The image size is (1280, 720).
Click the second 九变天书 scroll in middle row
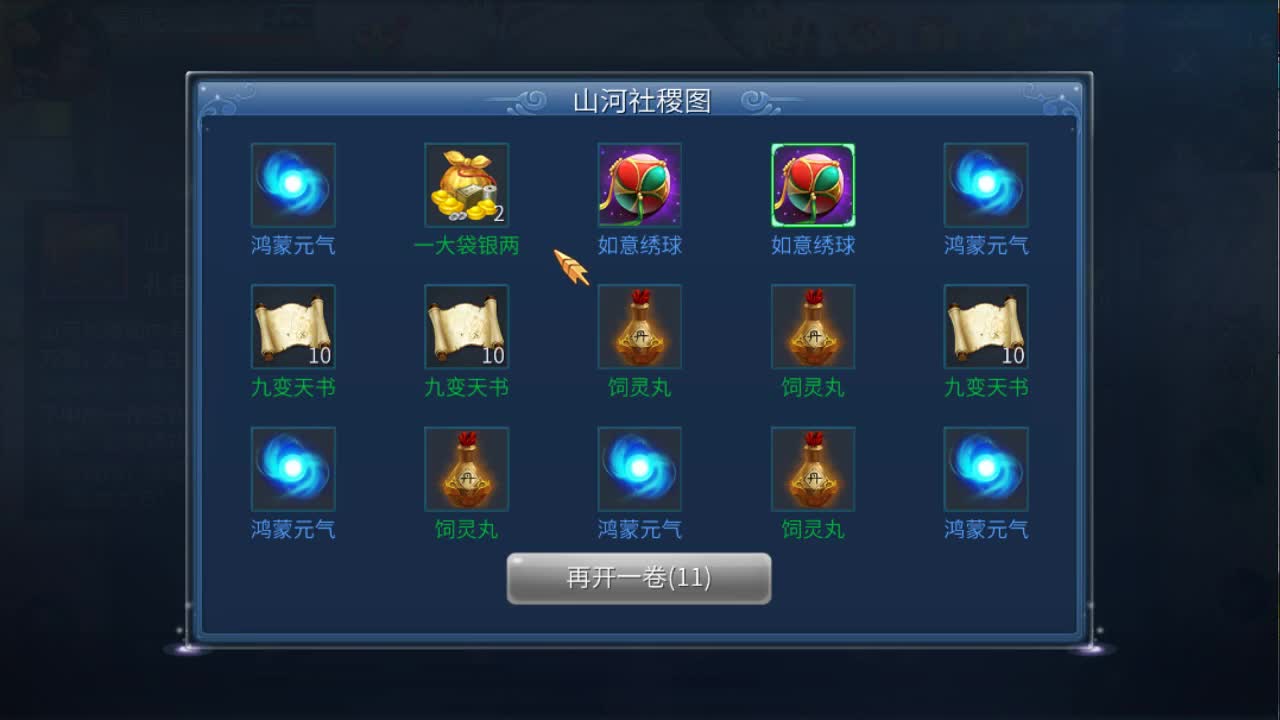[466, 326]
